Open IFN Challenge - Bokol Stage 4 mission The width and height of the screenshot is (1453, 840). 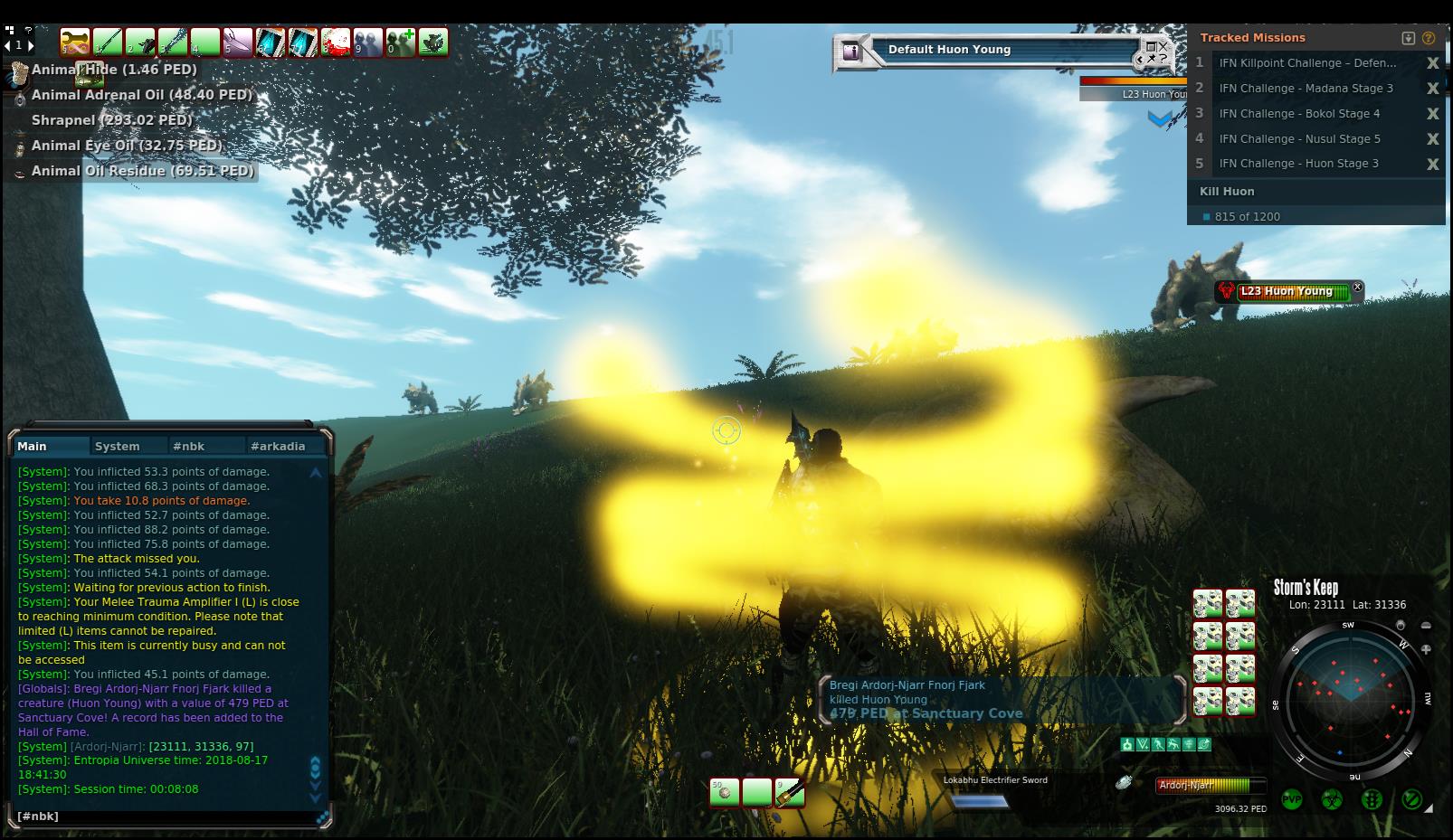[1299, 114]
